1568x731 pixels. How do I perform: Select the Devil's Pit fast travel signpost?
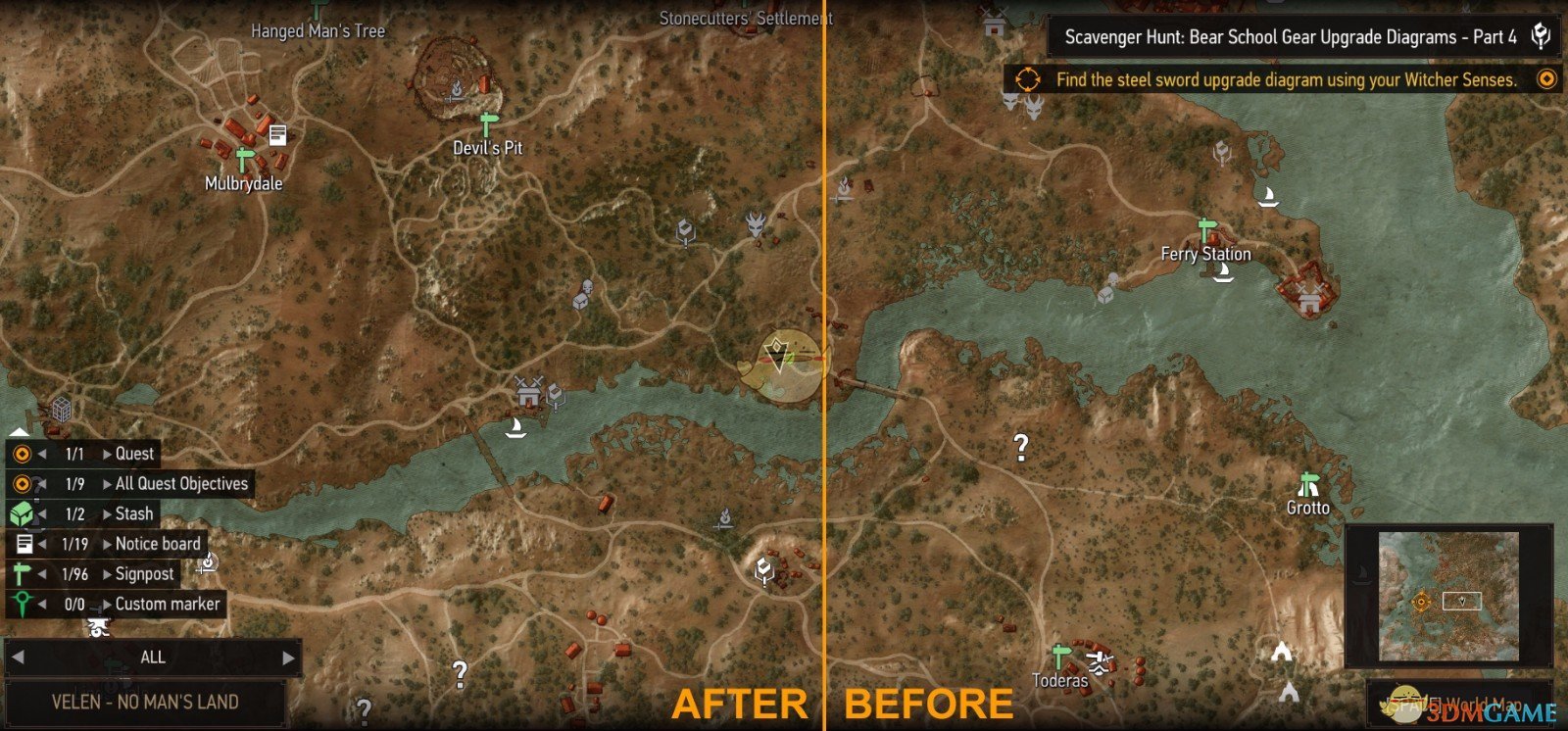487,122
